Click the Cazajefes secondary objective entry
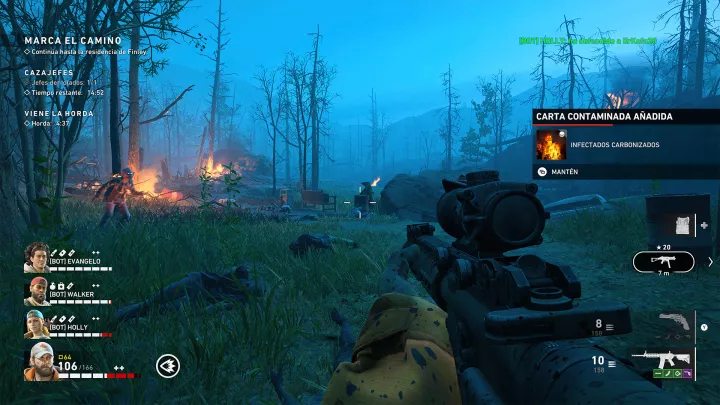Image resolution: width=720 pixels, height=405 pixels. point(50,73)
